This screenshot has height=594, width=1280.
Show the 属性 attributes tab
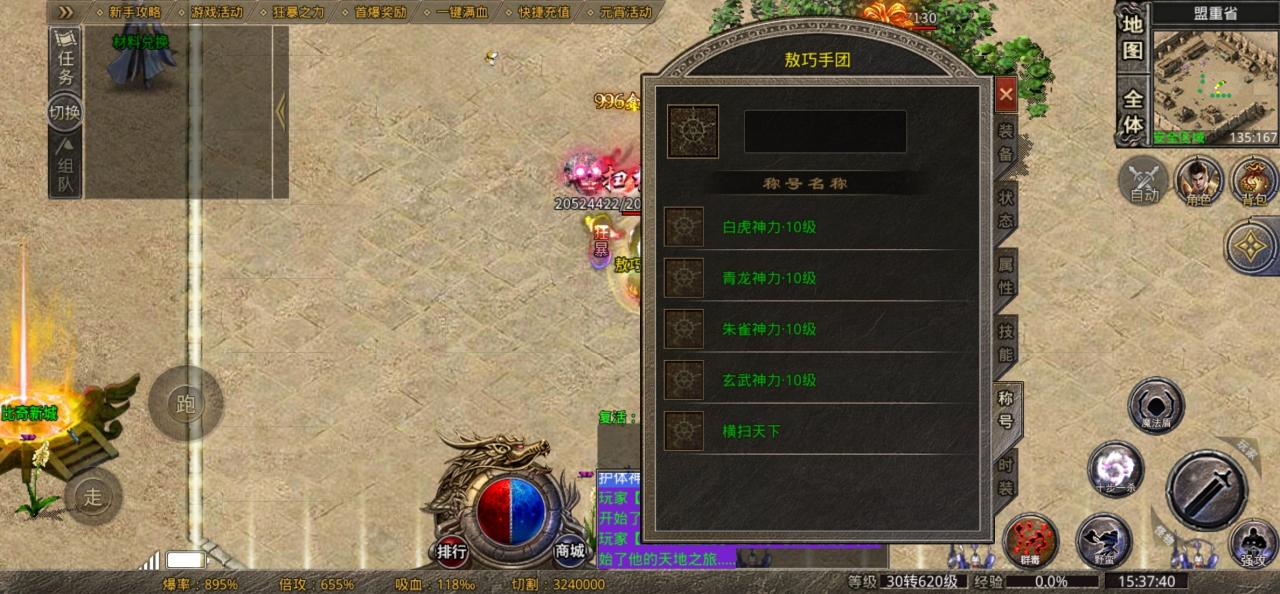click(x=1006, y=276)
